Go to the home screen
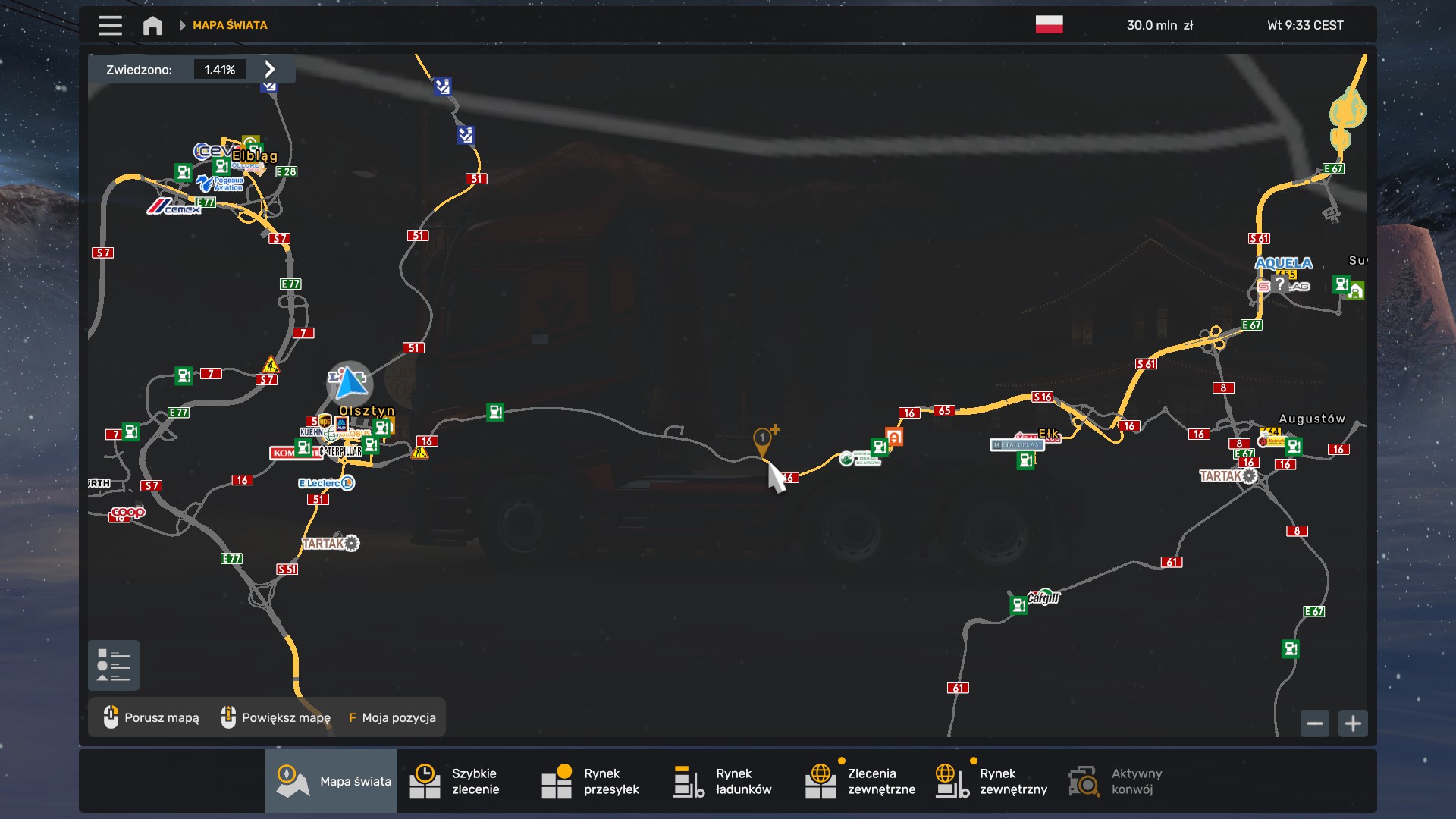The image size is (1456, 819). (152, 25)
